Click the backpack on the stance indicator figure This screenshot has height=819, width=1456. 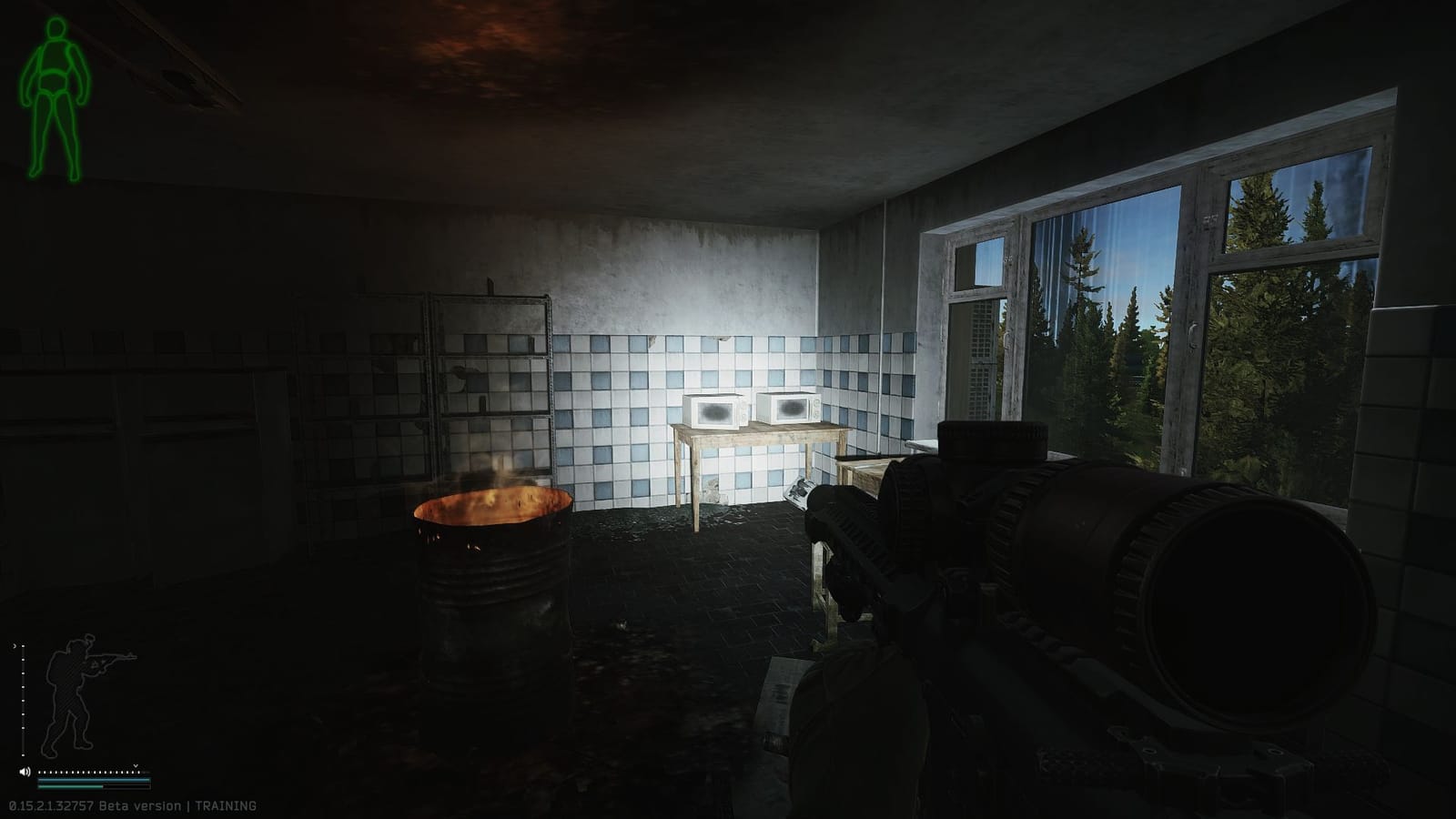(x=56, y=671)
